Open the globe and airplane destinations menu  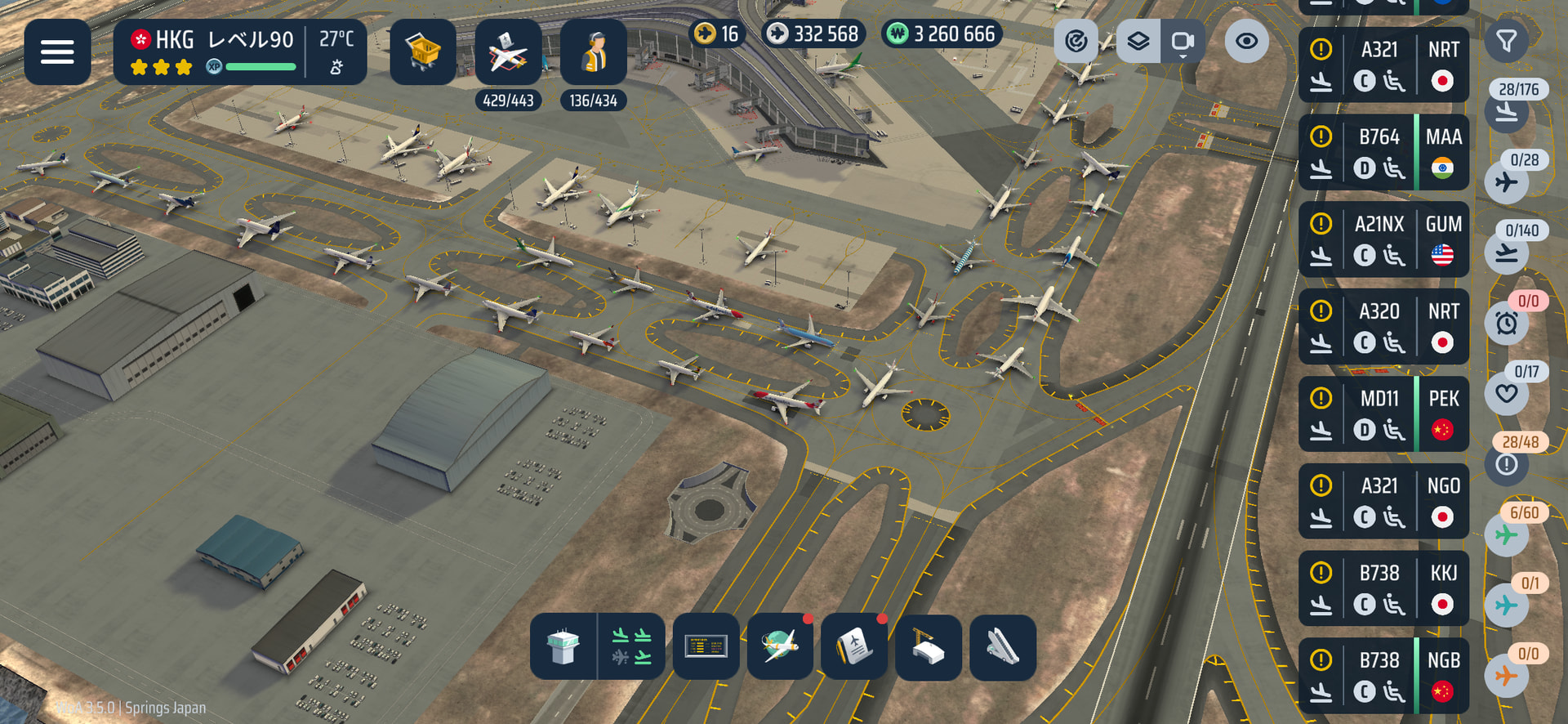coord(780,647)
